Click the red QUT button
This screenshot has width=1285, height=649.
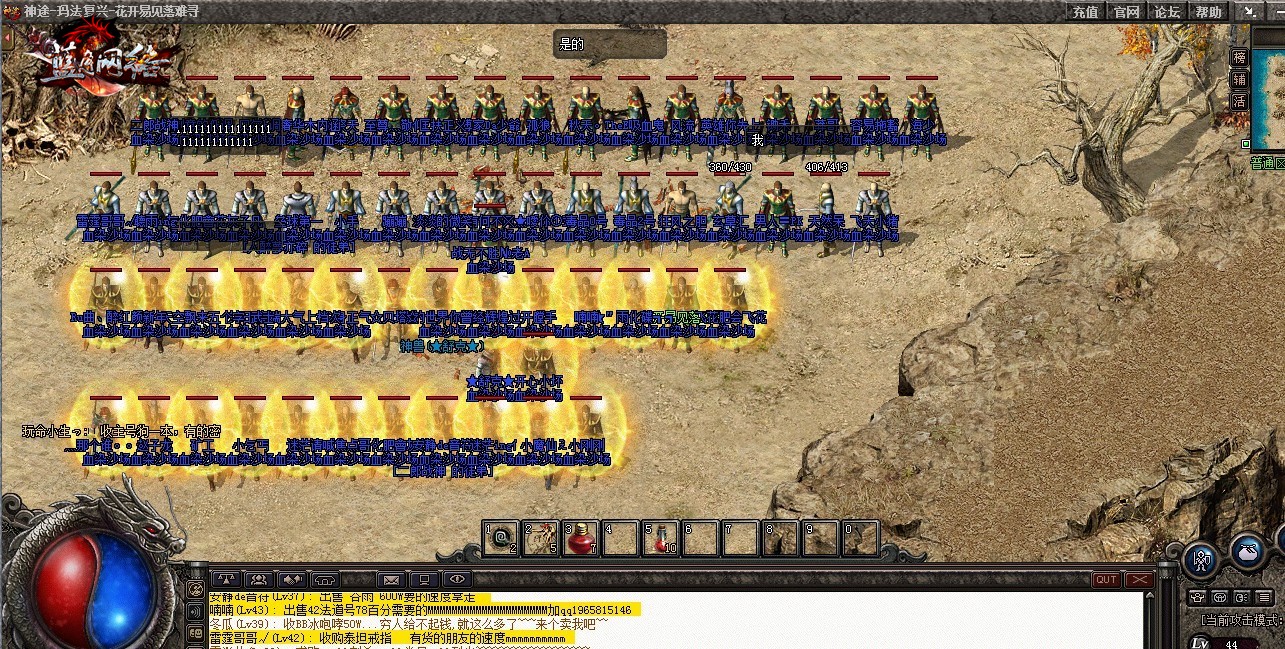1106,580
